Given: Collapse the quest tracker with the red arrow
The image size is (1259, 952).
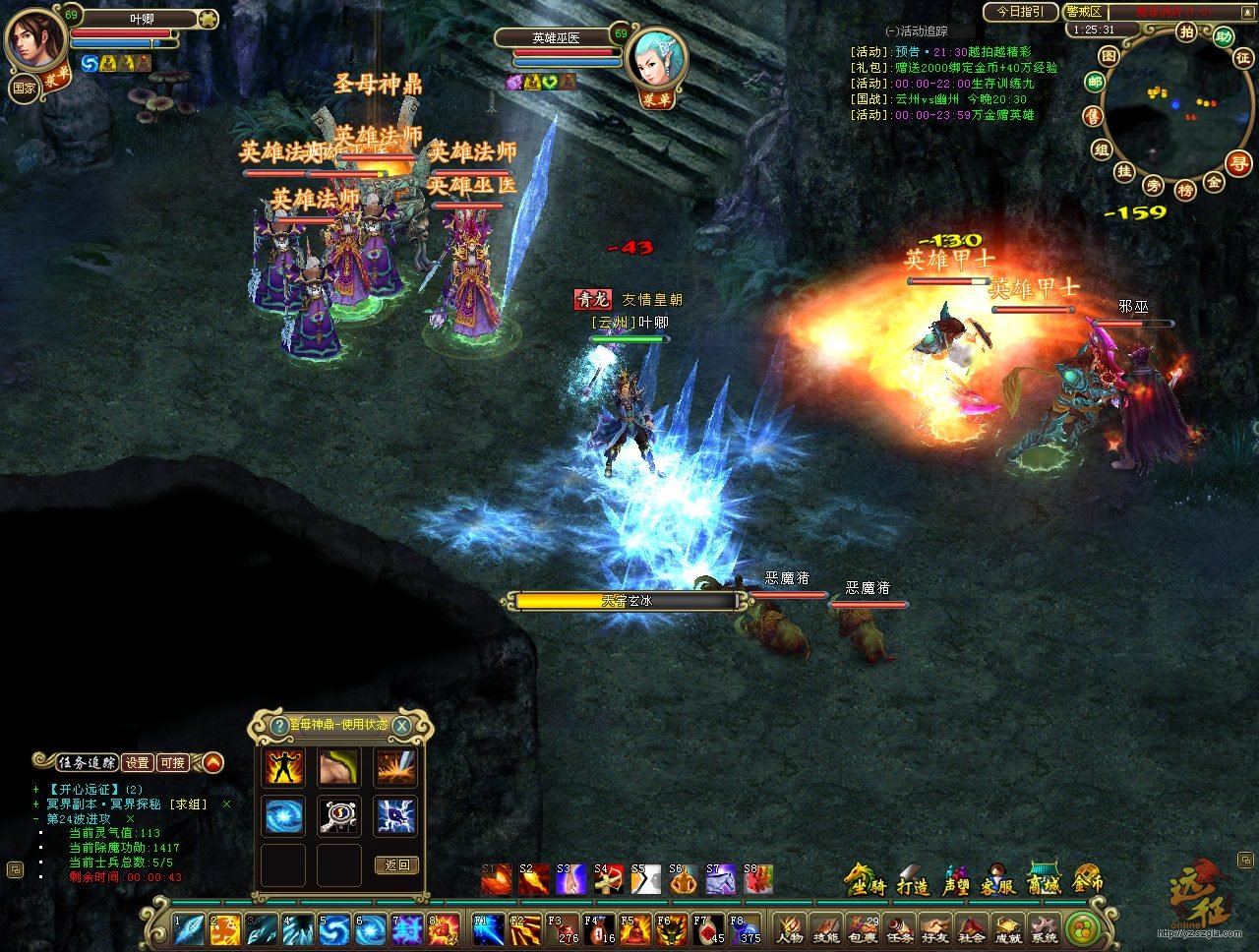Looking at the screenshot, I should [x=211, y=762].
